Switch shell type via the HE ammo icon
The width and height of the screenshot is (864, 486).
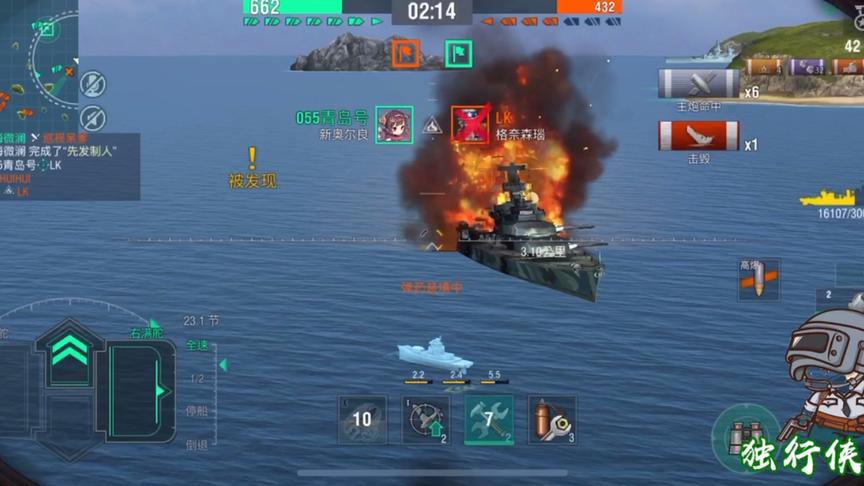click(758, 279)
